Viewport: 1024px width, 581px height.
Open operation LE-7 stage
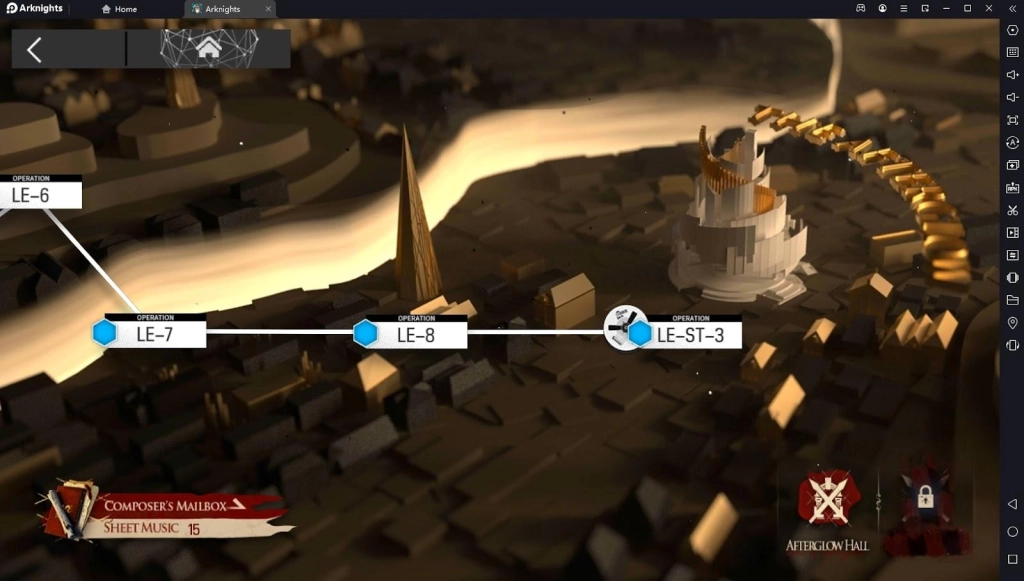pyautogui.click(x=153, y=334)
